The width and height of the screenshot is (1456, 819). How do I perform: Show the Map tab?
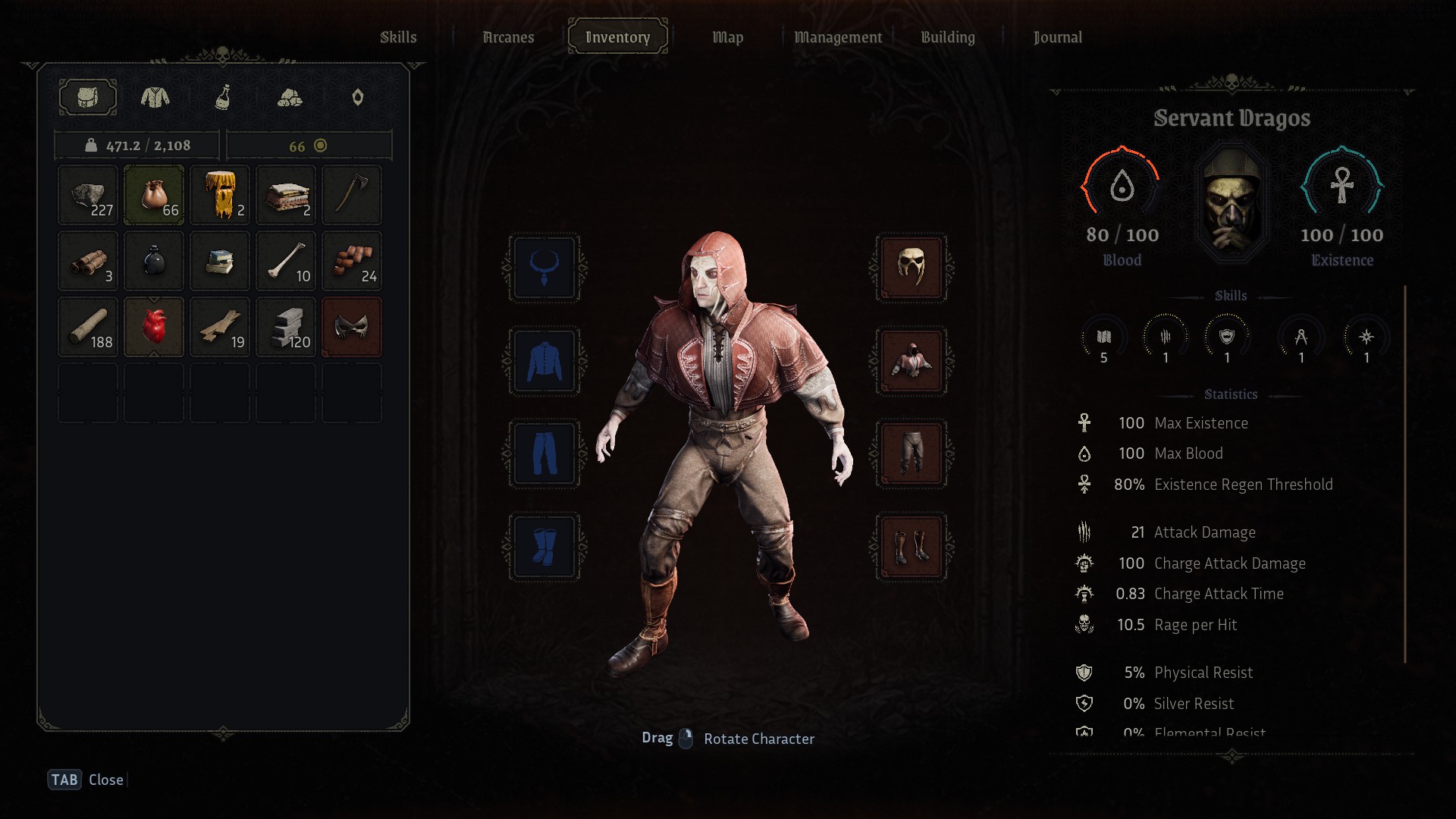pyautogui.click(x=727, y=37)
